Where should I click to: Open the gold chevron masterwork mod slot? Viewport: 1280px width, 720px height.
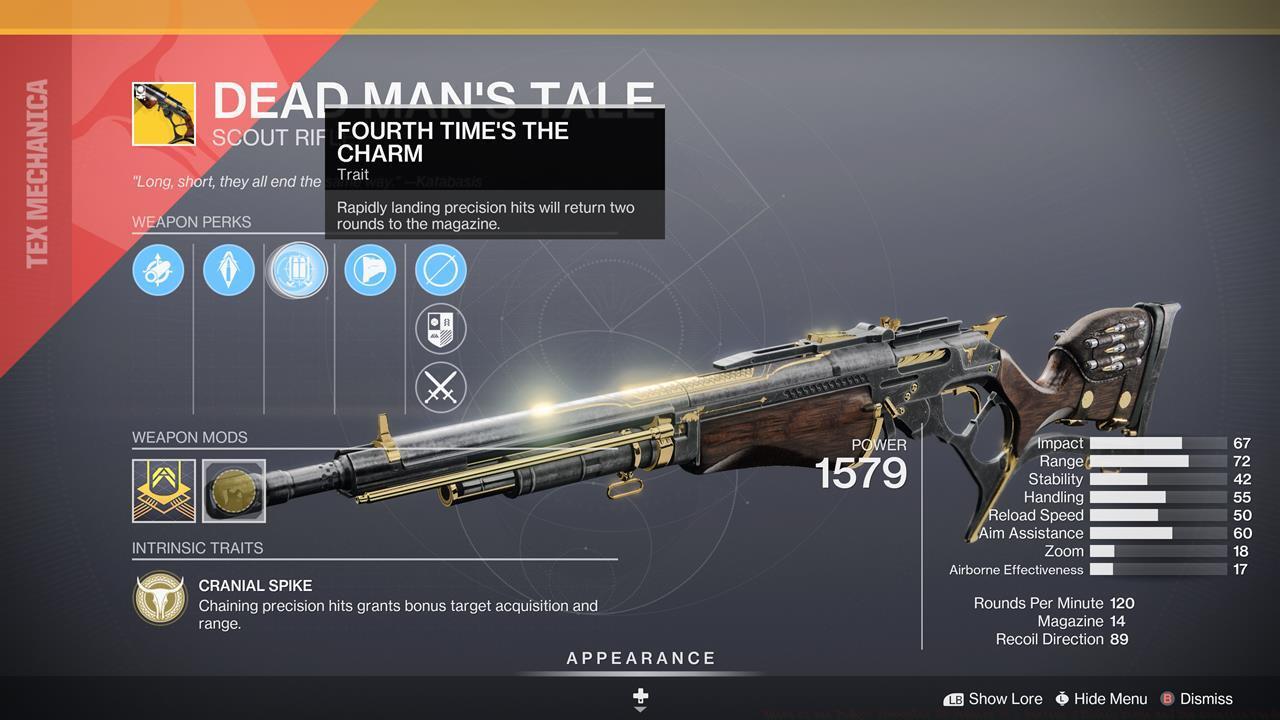(x=164, y=490)
